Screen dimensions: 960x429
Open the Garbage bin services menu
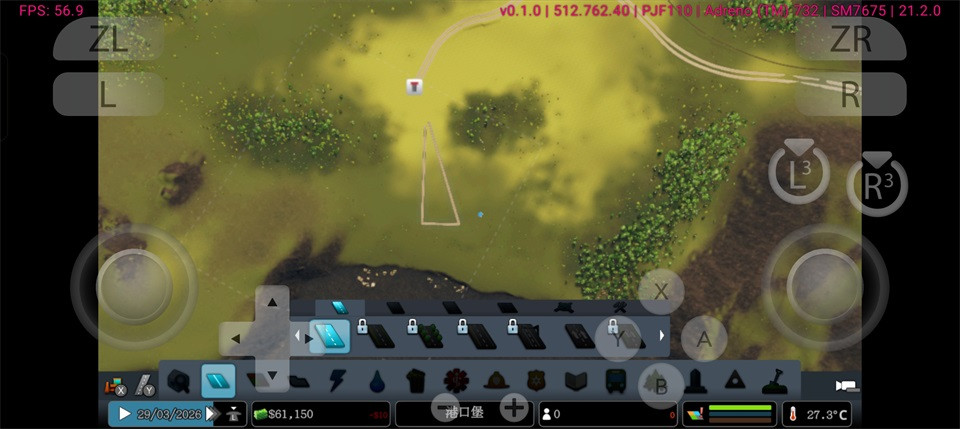tap(416, 381)
